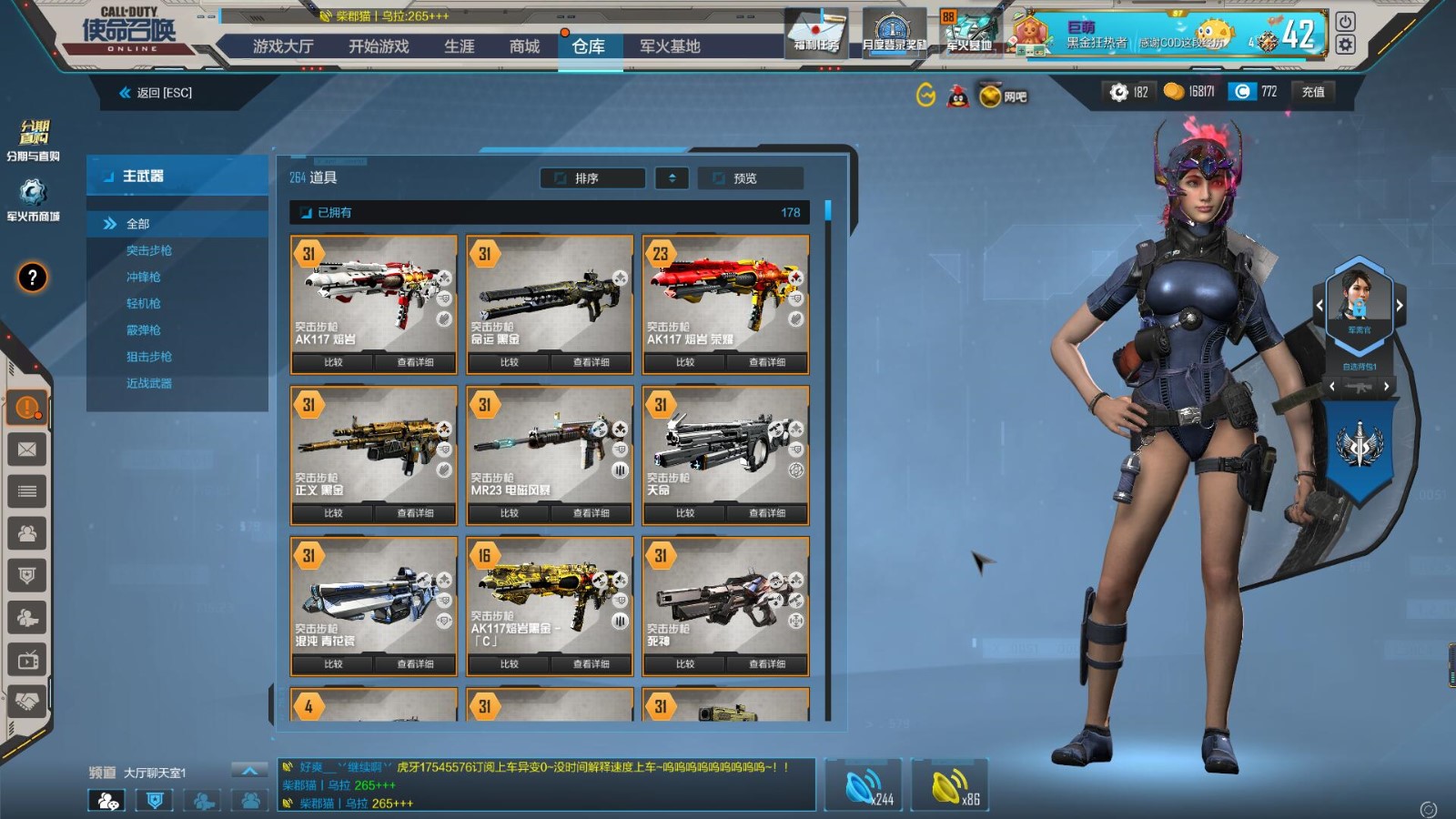Screen dimensions: 1456x819
Task: Click the 充值 recharge button
Action: pos(1313,92)
